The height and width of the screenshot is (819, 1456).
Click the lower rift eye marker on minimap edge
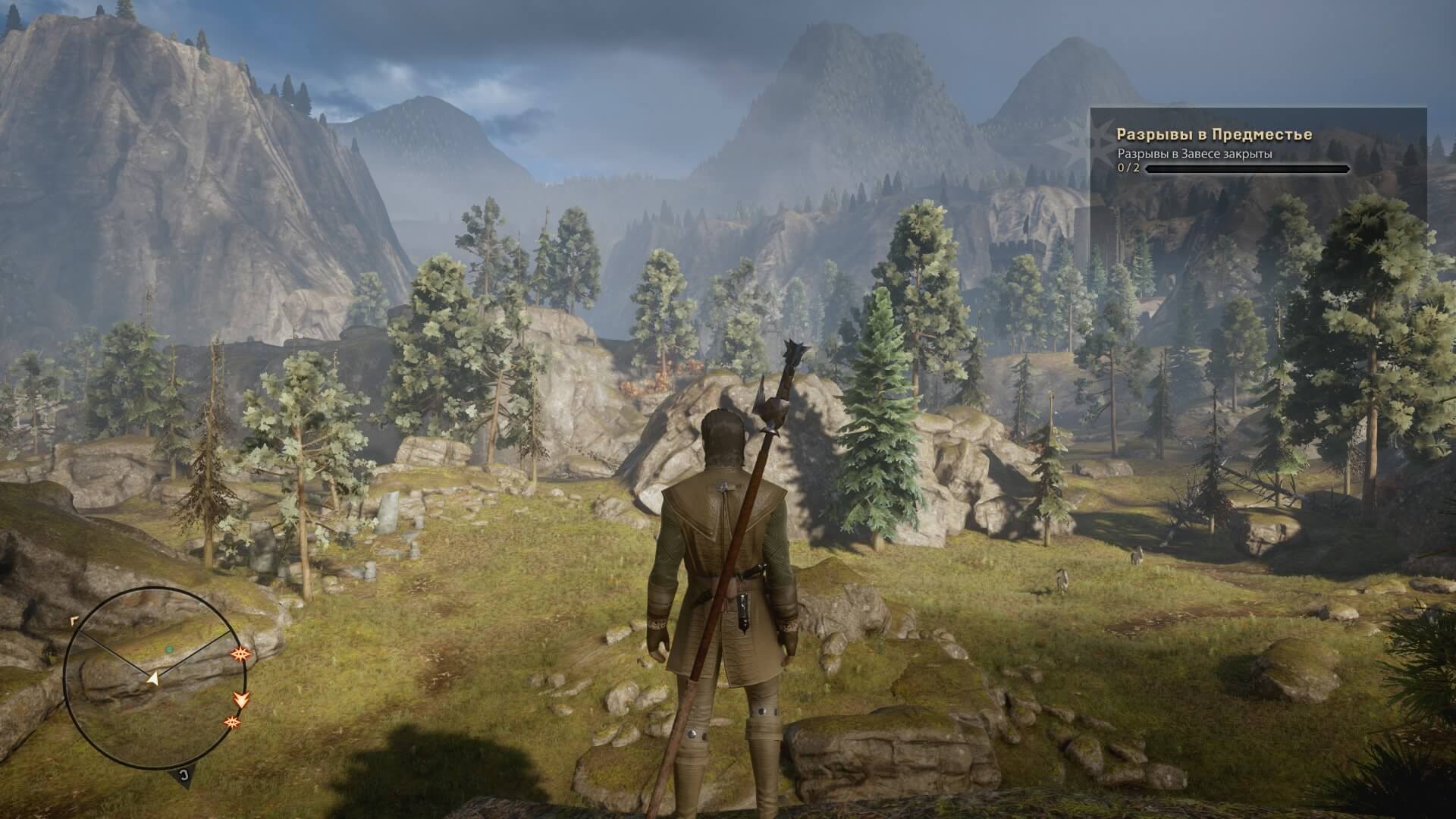(x=231, y=723)
